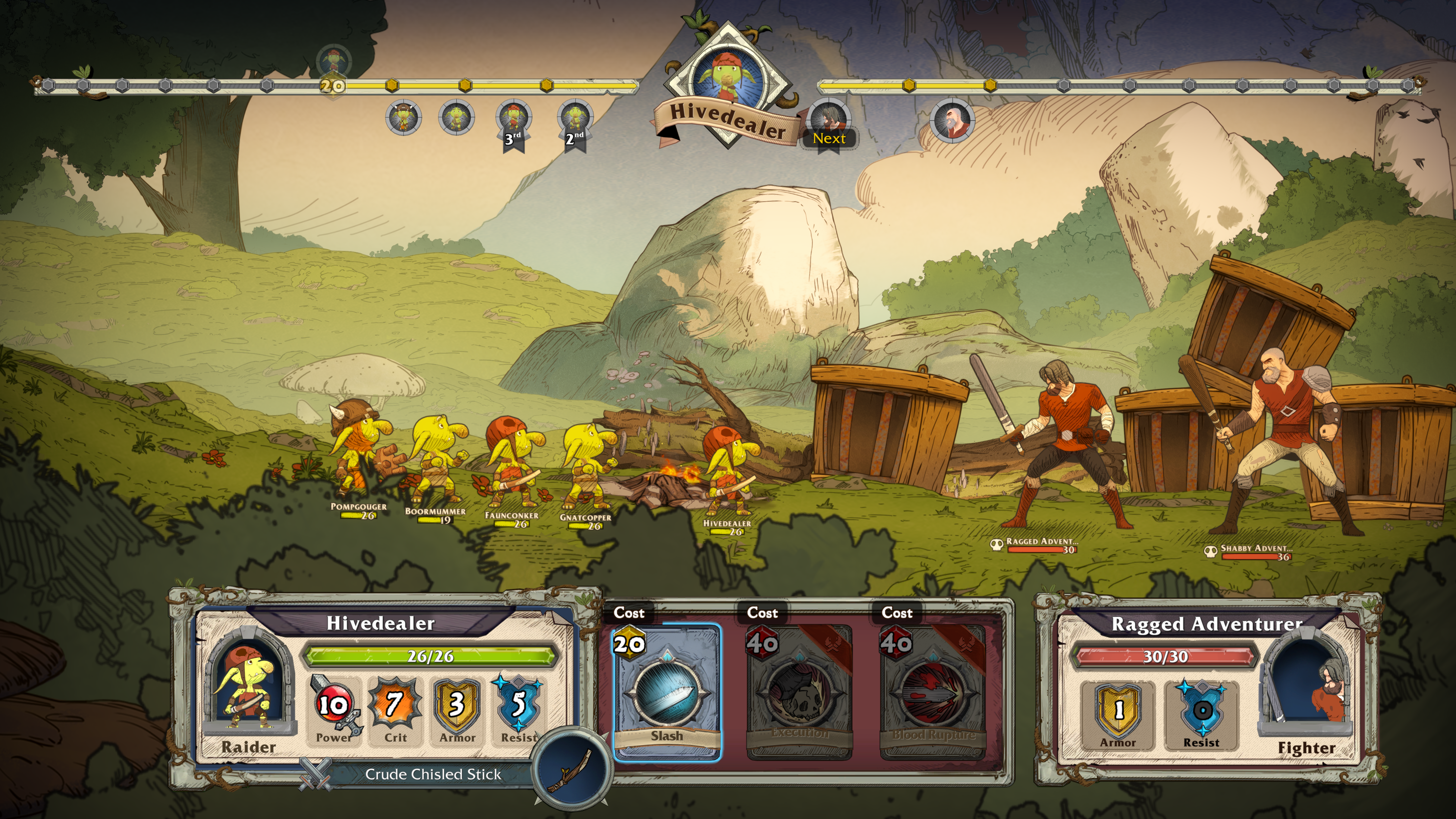Select the Slash ability card
Image resolution: width=1456 pixels, height=819 pixels.
point(667,693)
